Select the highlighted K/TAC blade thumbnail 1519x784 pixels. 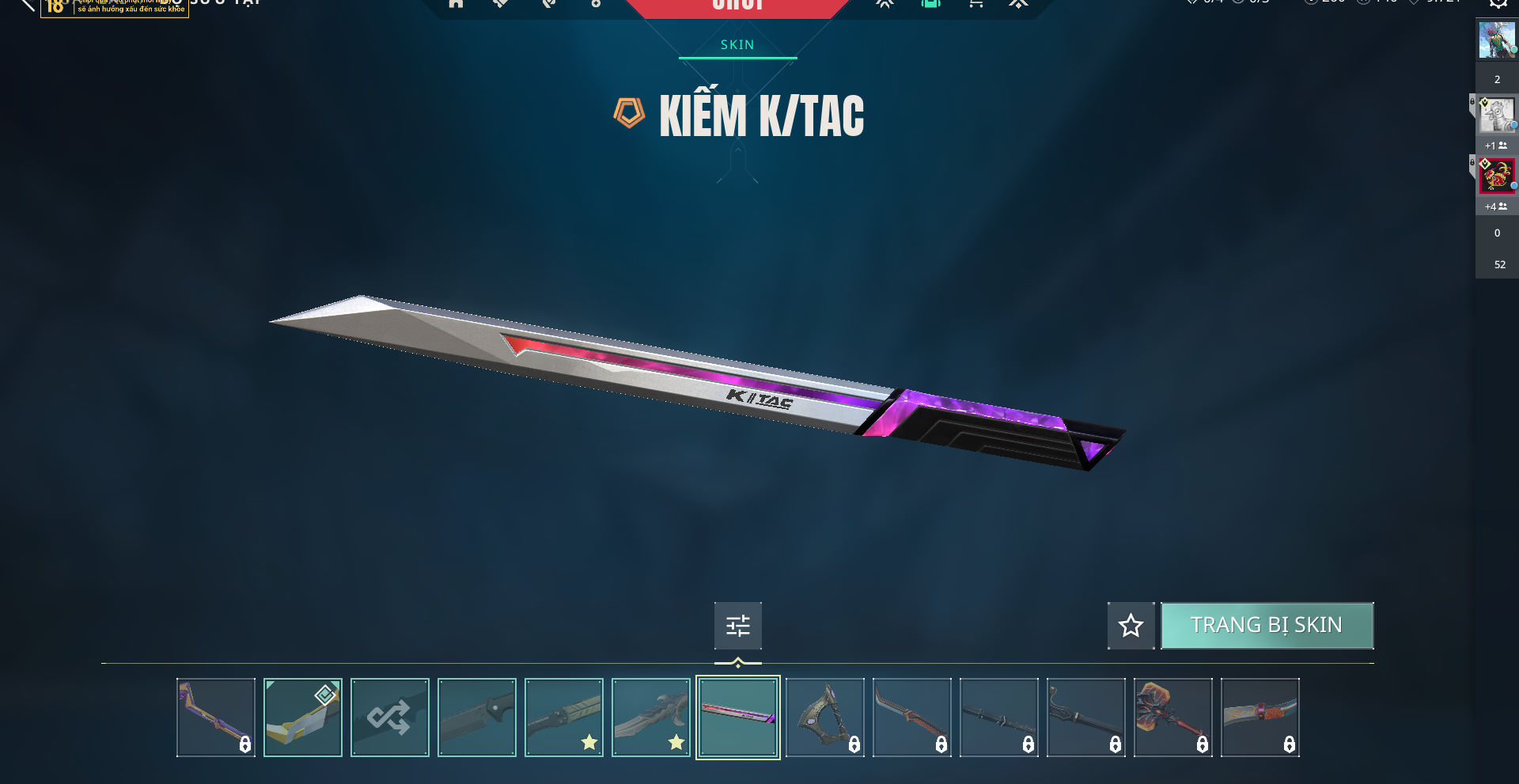(738, 718)
